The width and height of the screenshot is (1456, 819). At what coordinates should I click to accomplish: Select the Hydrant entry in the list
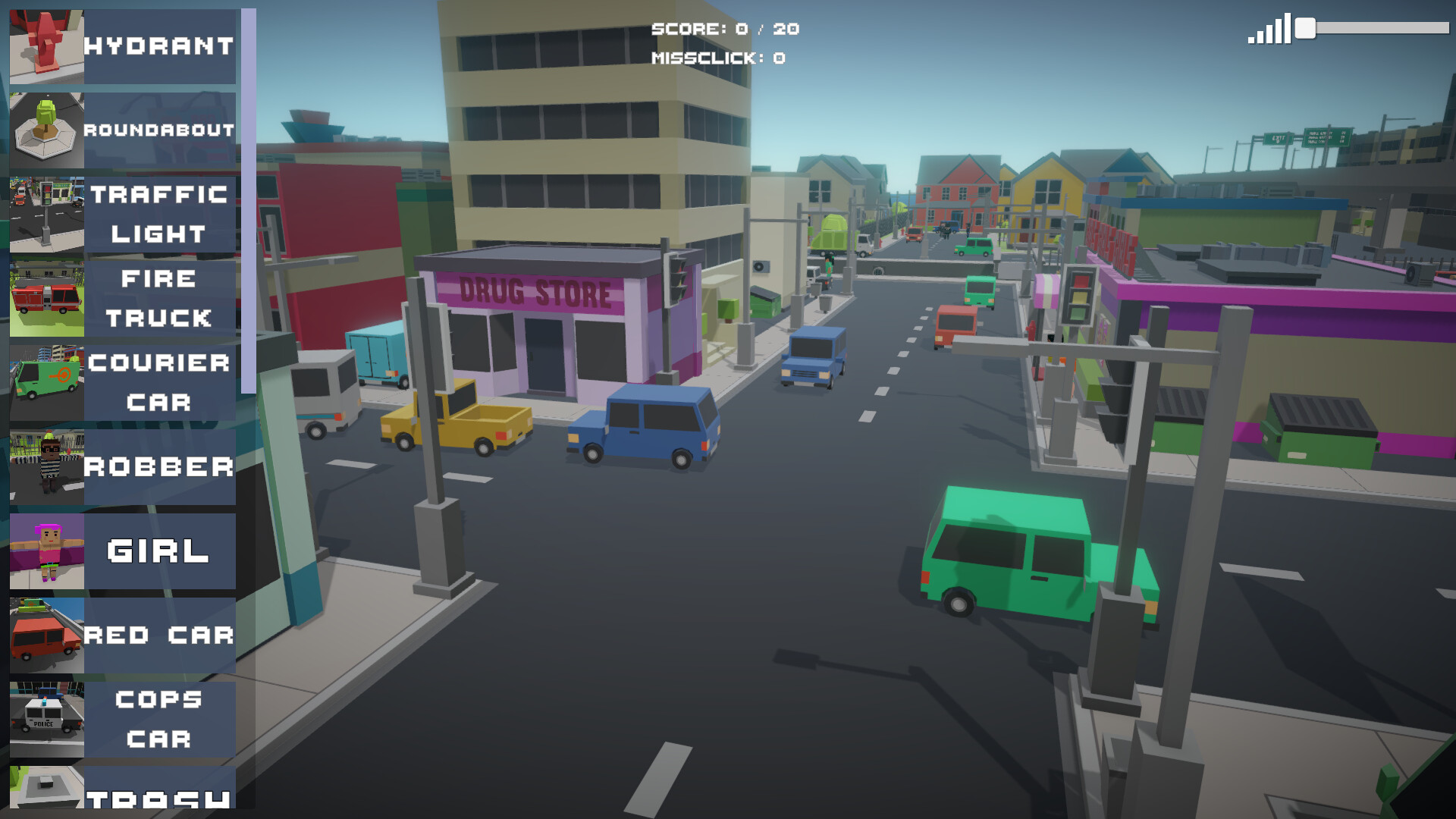click(x=123, y=46)
